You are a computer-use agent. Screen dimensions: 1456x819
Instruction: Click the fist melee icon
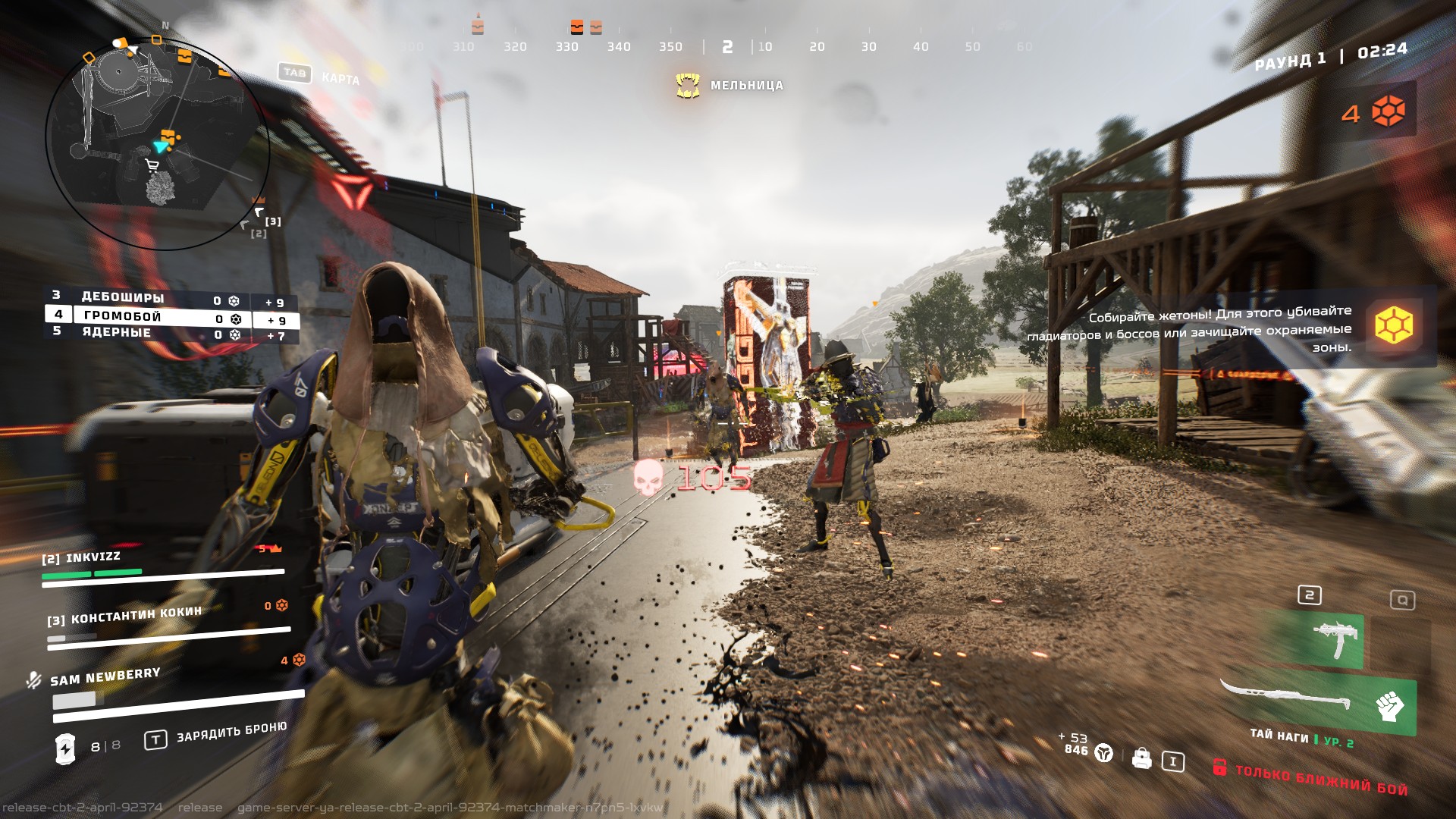(x=1389, y=706)
